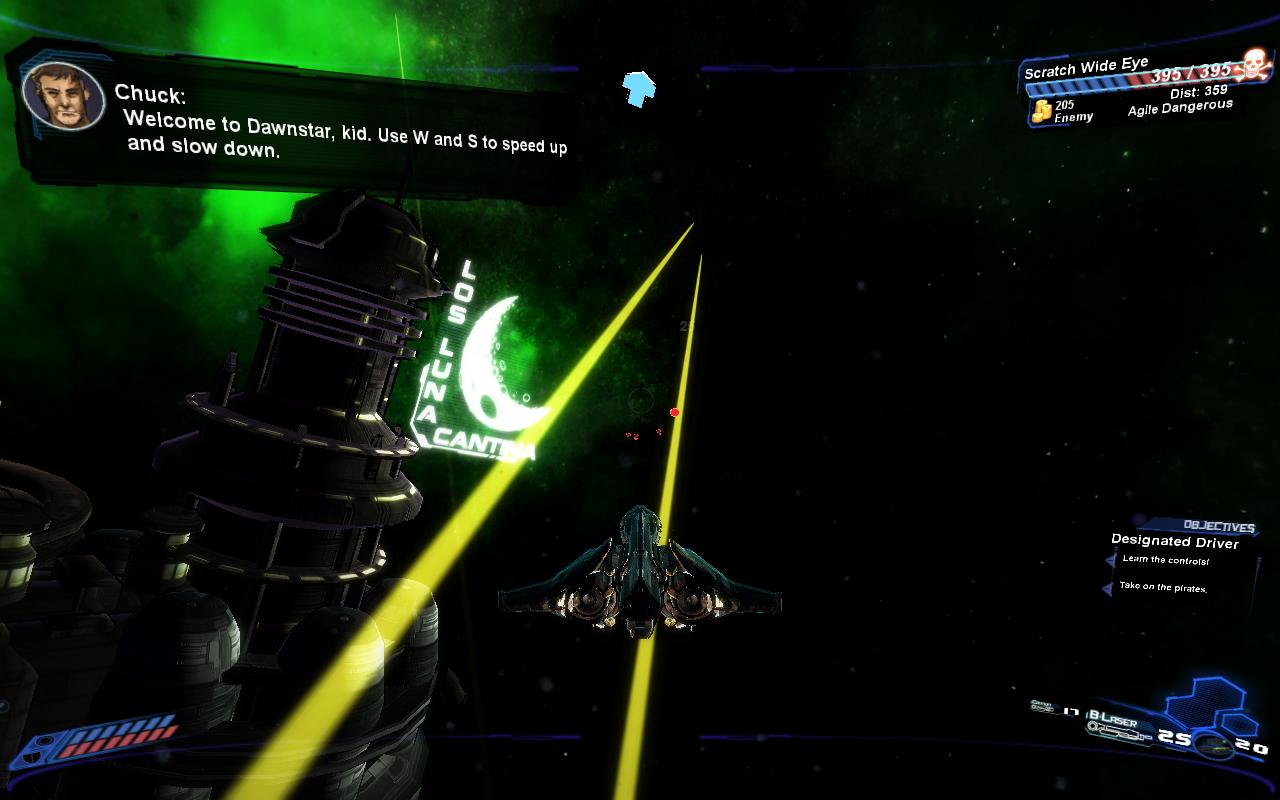Select the Designated Driver mission title

coord(1174,542)
